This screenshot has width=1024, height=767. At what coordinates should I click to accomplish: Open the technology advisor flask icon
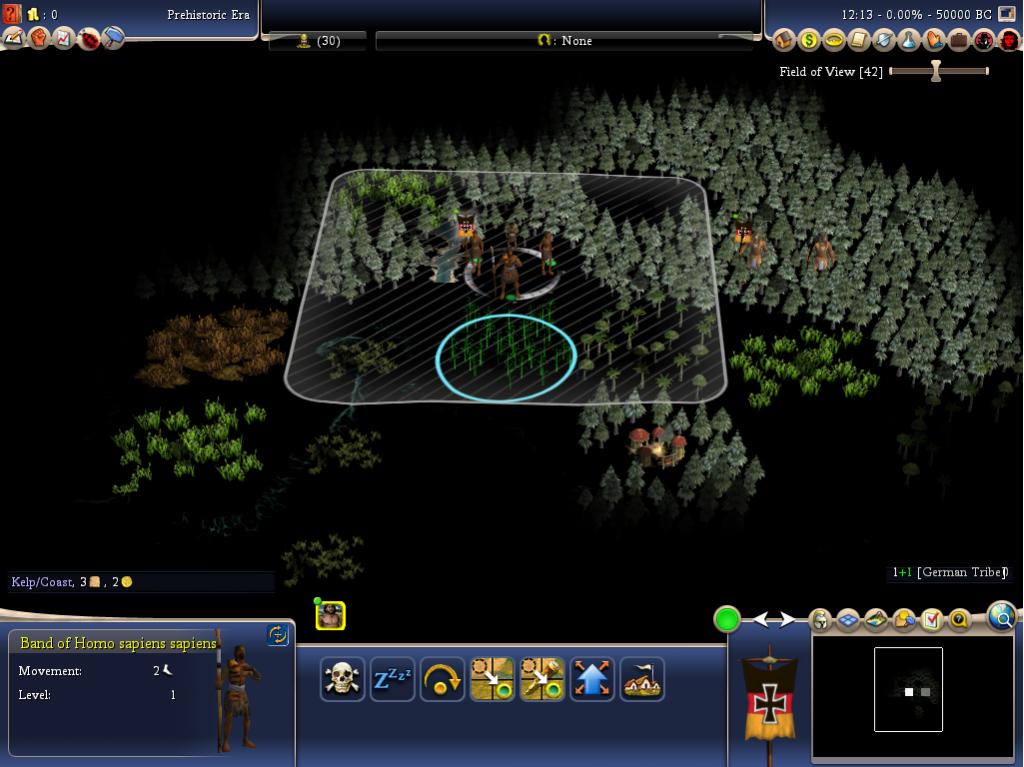click(x=908, y=40)
